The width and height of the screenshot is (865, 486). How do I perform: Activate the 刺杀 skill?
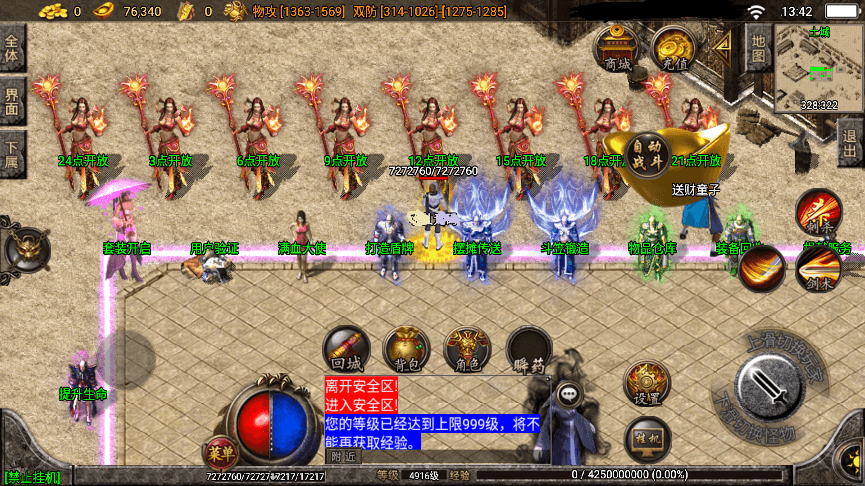click(817, 213)
